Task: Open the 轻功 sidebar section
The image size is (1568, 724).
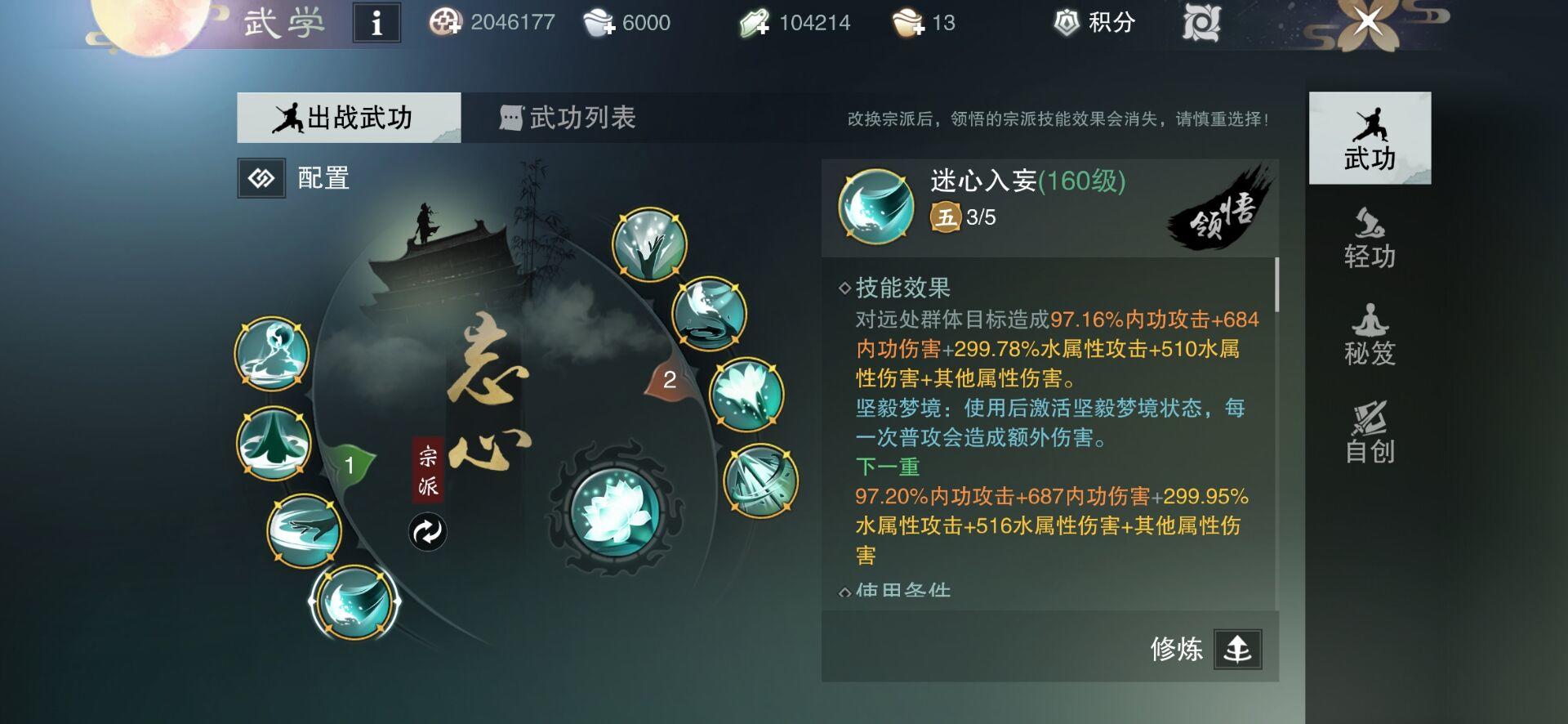Action: (x=1371, y=238)
